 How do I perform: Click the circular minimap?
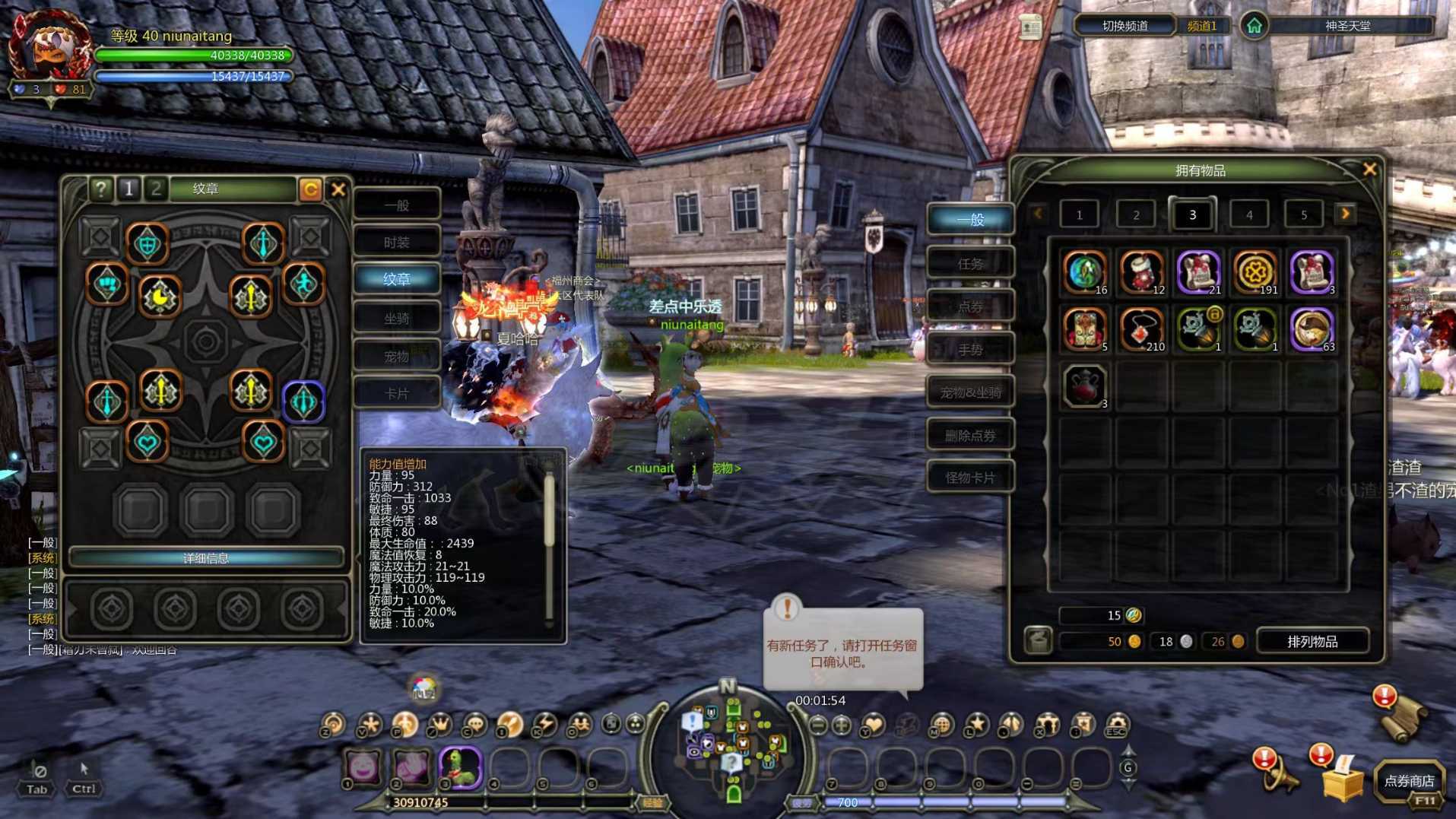point(731,743)
